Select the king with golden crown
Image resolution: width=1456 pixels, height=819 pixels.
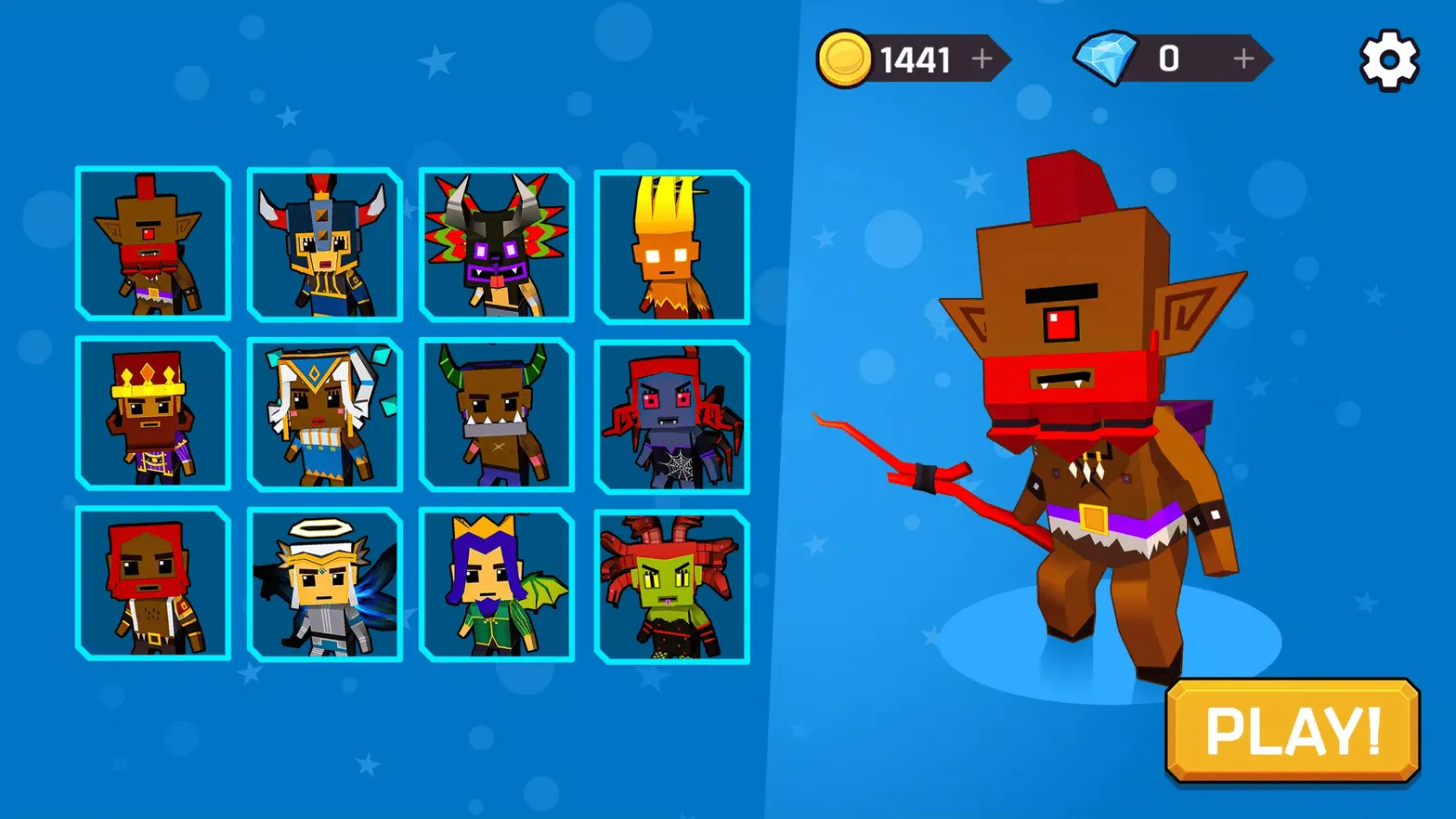(x=152, y=414)
